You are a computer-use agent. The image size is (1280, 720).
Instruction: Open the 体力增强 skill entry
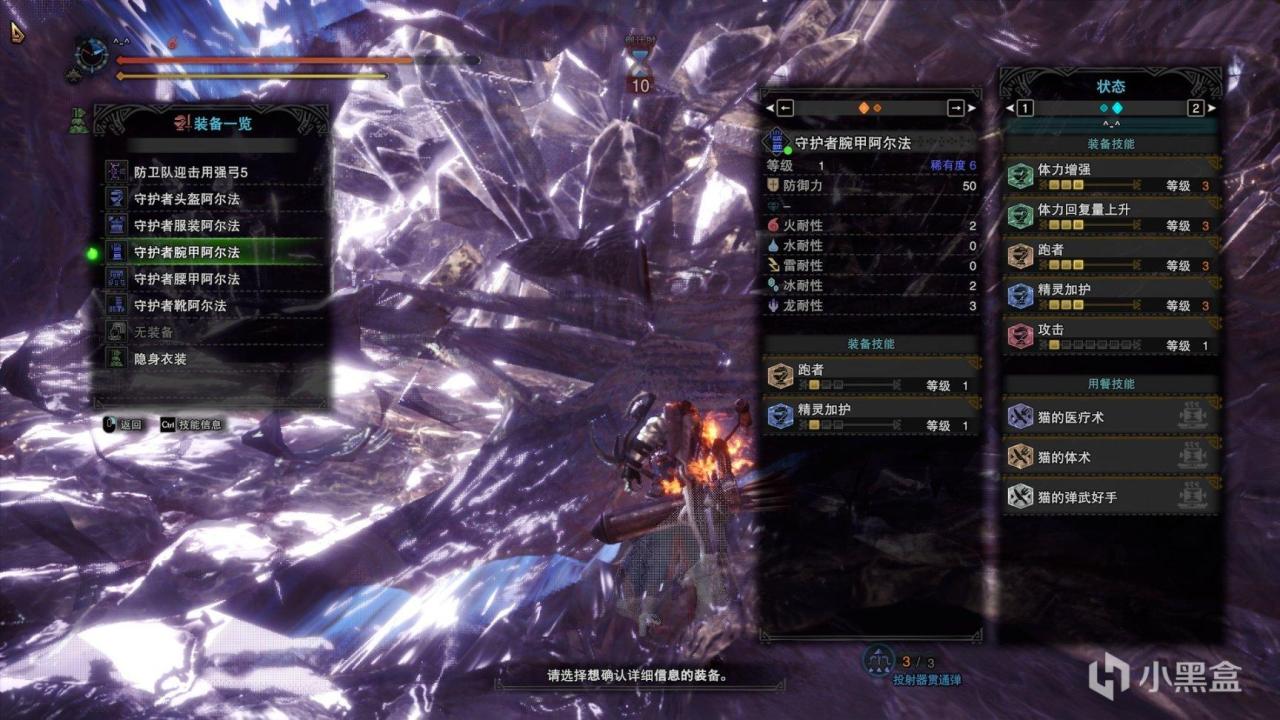tap(1112, 176)
